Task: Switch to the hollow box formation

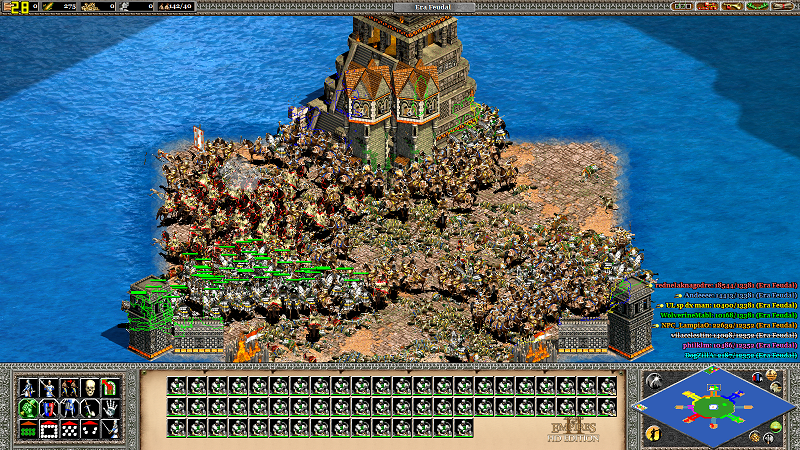Action: pyautogui.click(x=48, y=429)
